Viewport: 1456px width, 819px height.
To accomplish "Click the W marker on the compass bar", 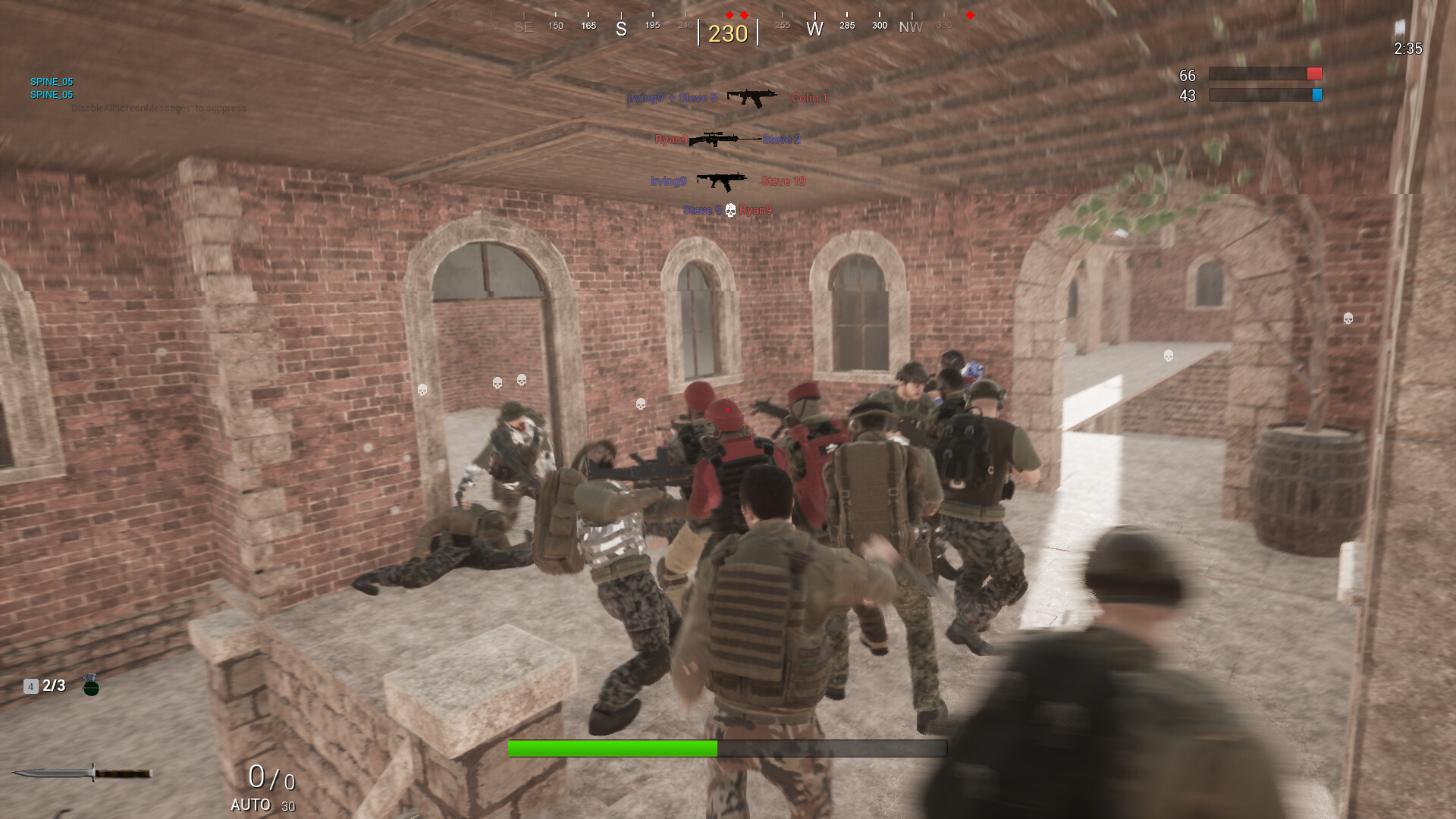I will (x=814, y=27).
